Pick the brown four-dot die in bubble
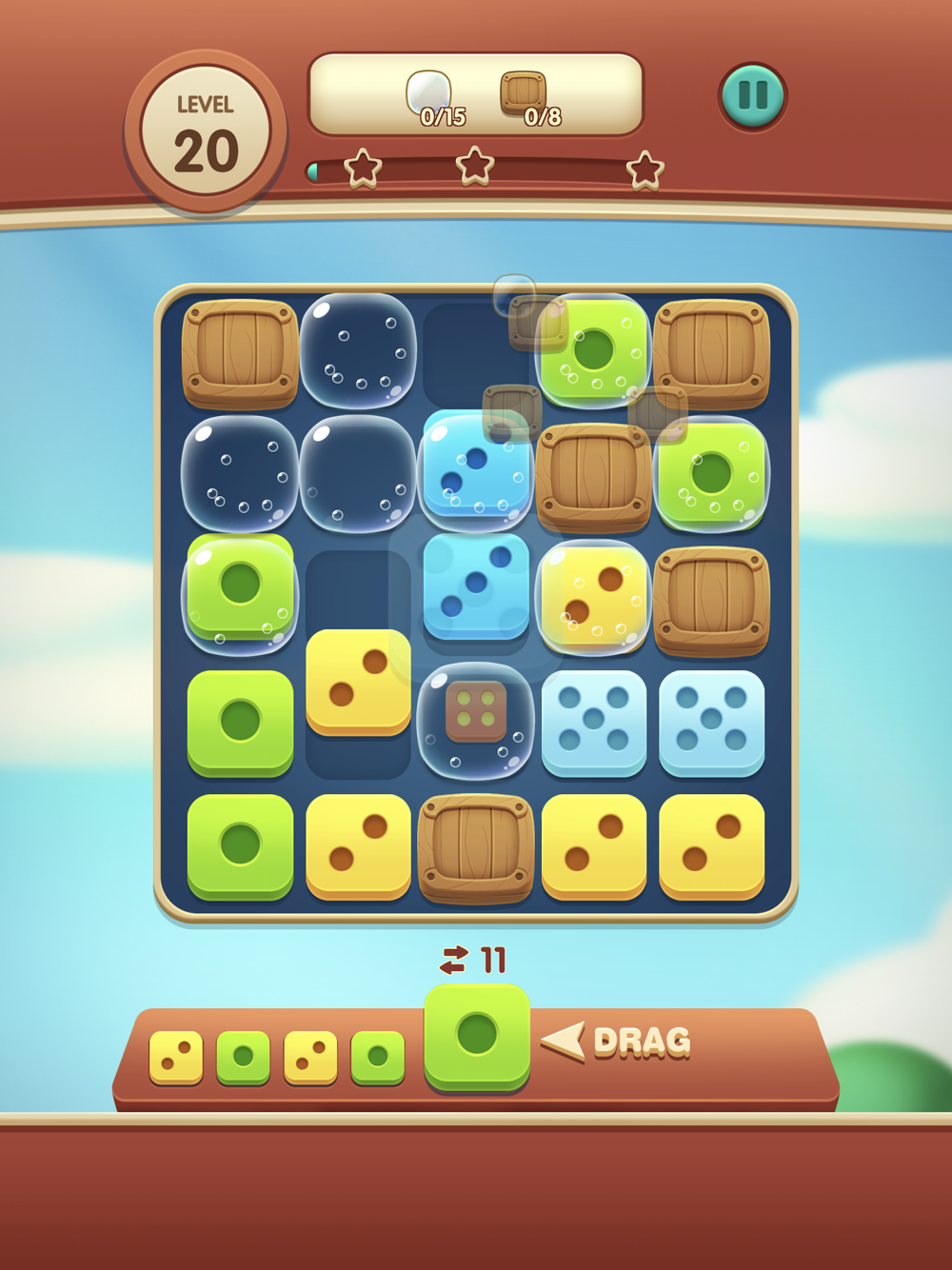The height and width of the screenshot is (1270, 952). tap(476, 713)
